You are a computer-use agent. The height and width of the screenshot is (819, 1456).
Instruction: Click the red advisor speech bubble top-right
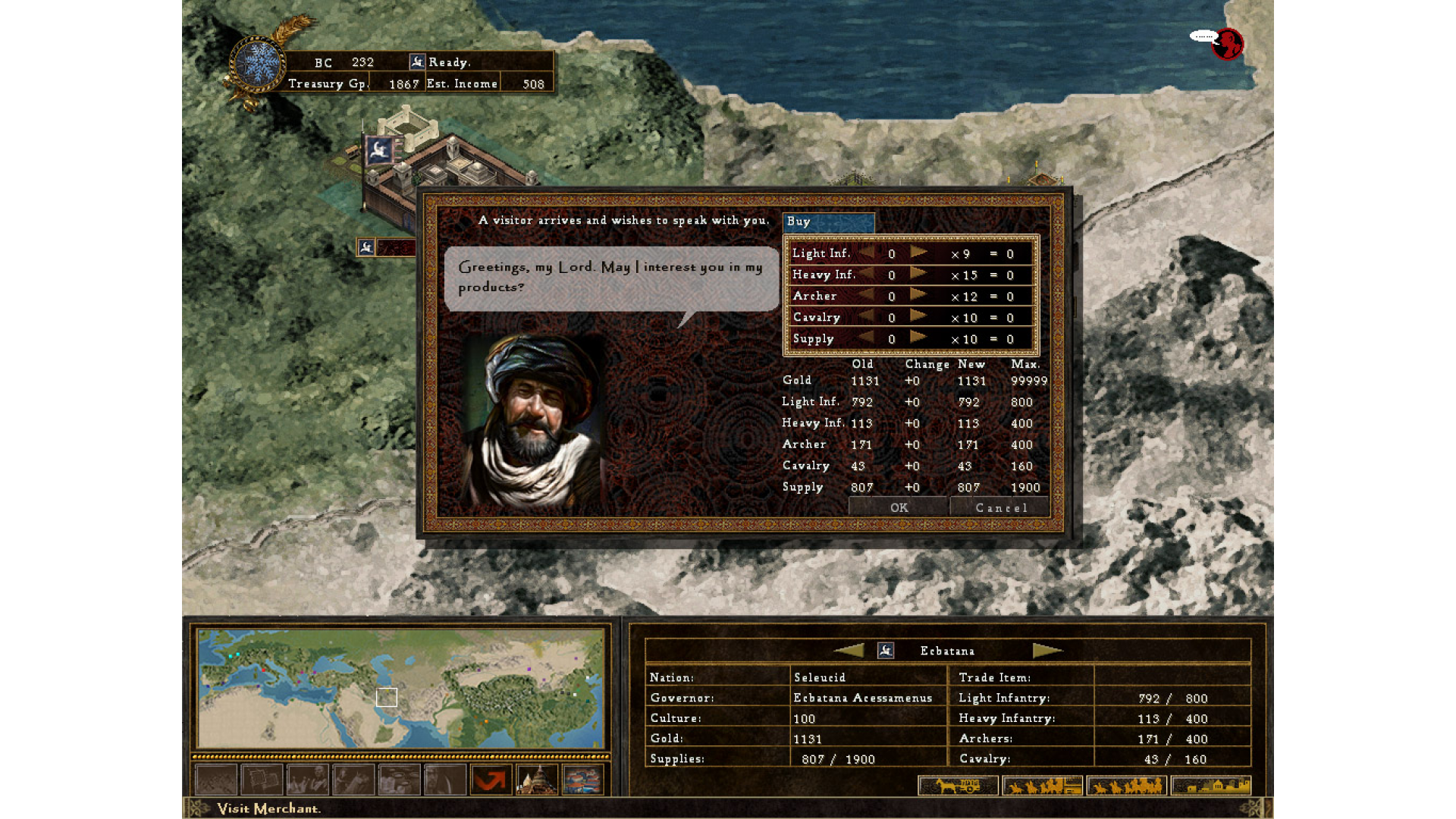[x=1228, y=45]
